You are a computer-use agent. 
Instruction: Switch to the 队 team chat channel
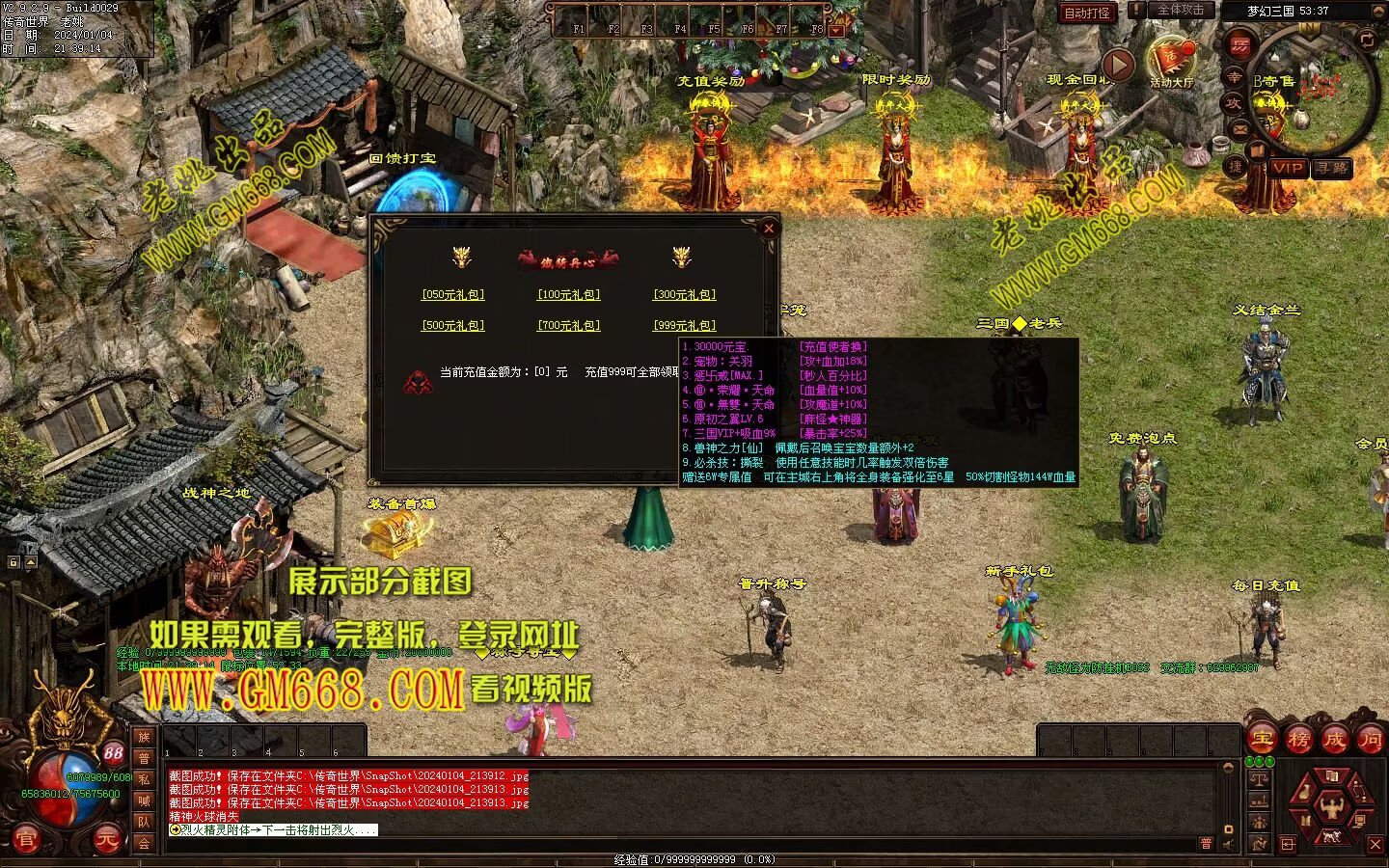click(x=144, y=822)
